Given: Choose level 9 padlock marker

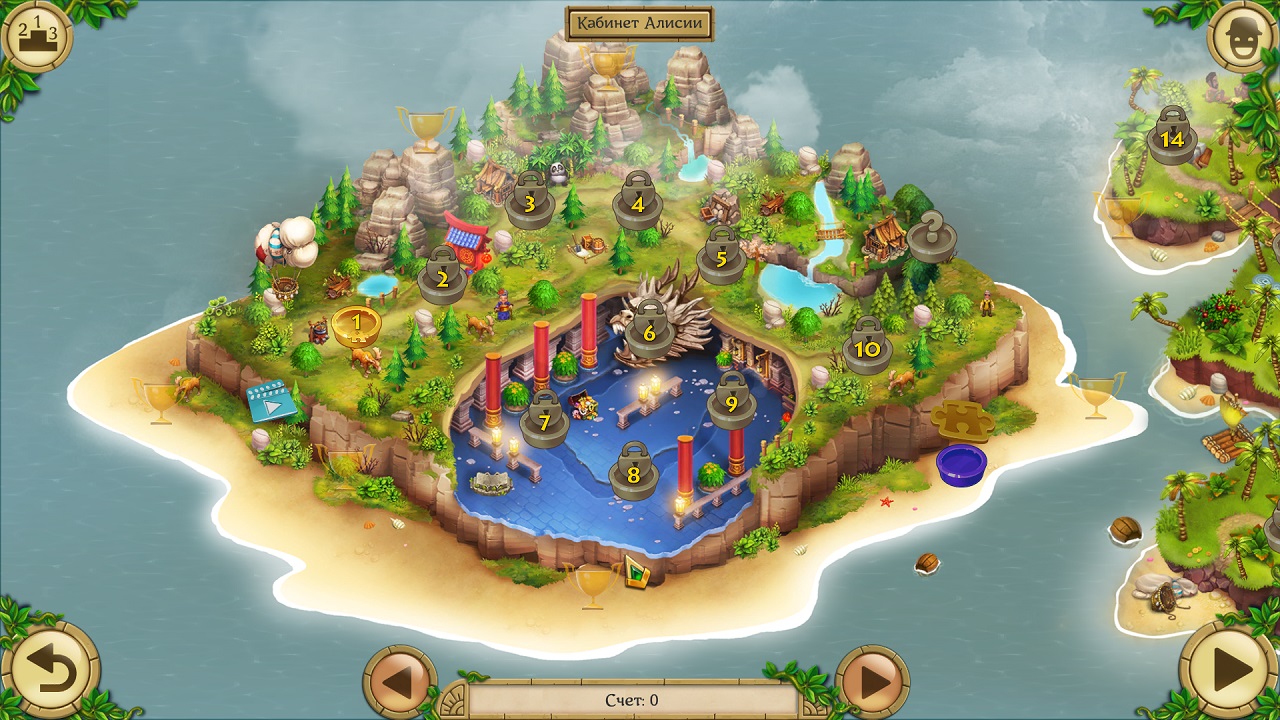Looking at the screenshot, I should click(x=732, y=403).
